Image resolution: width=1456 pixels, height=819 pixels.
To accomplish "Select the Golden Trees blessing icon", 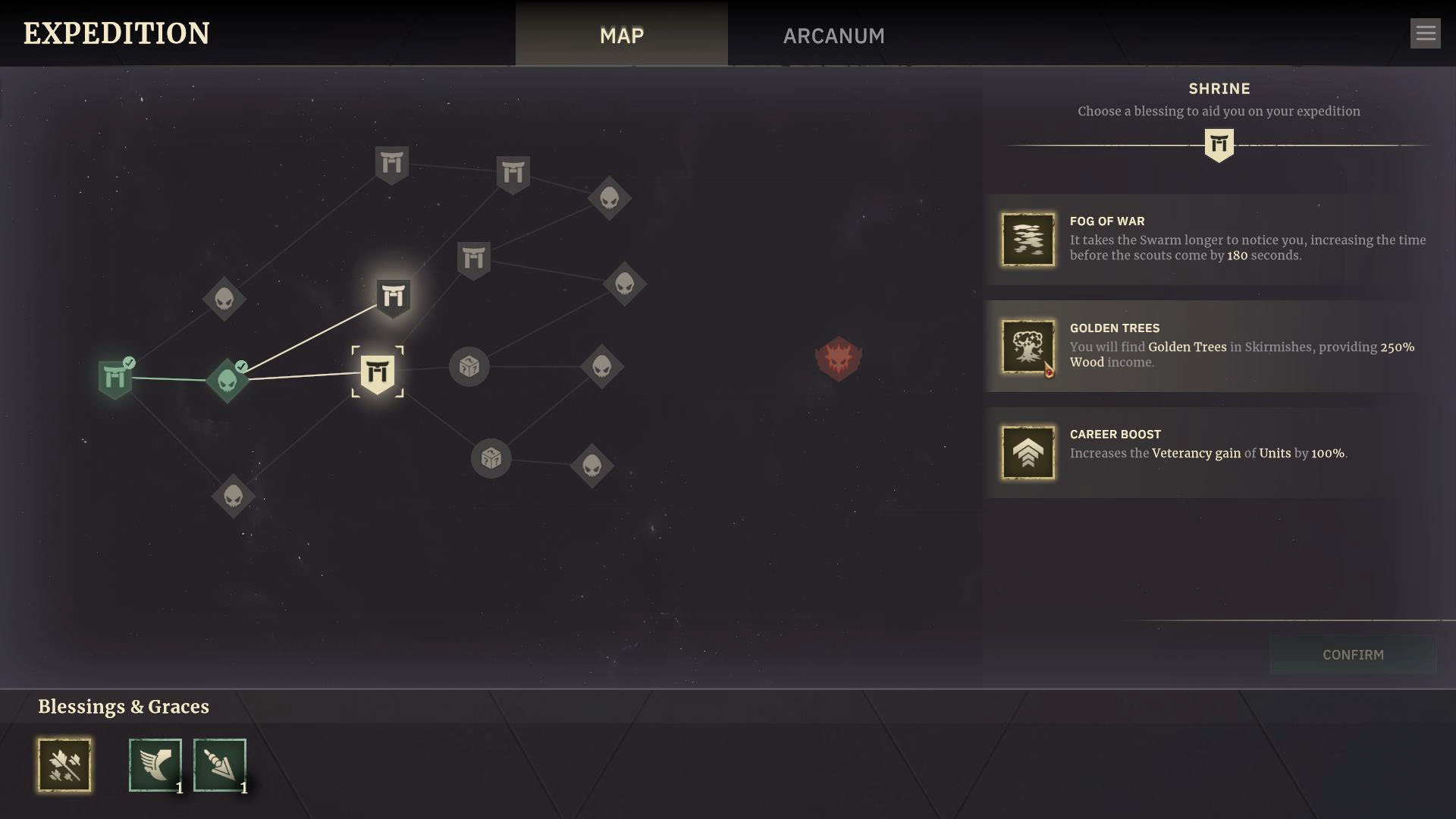I will (x=1028, y=347).
